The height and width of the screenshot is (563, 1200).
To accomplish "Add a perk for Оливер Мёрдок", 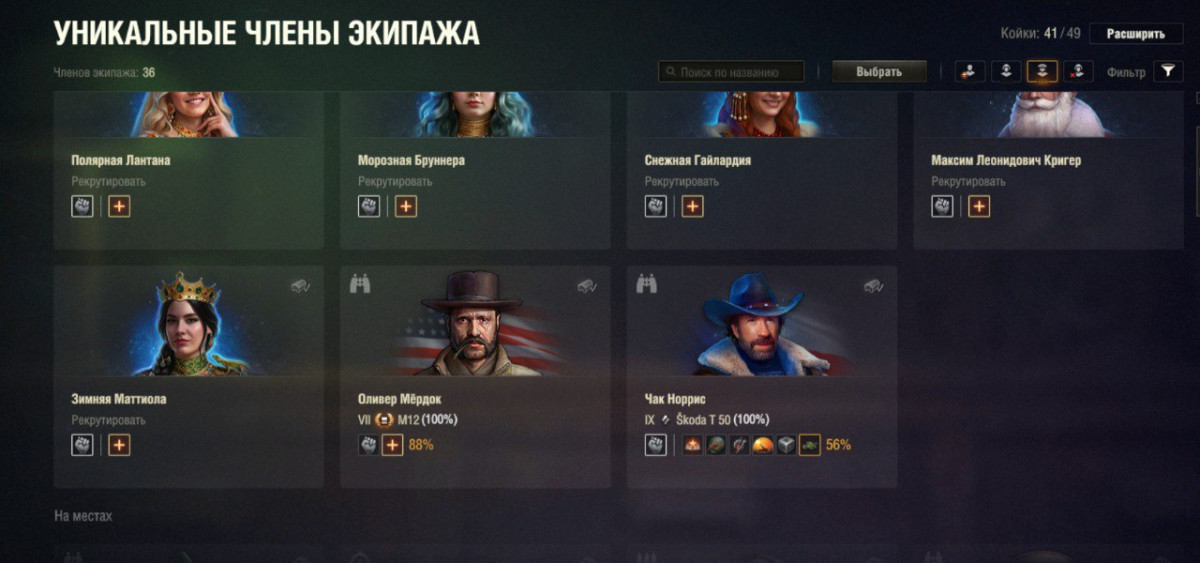I will coord(393,445).
